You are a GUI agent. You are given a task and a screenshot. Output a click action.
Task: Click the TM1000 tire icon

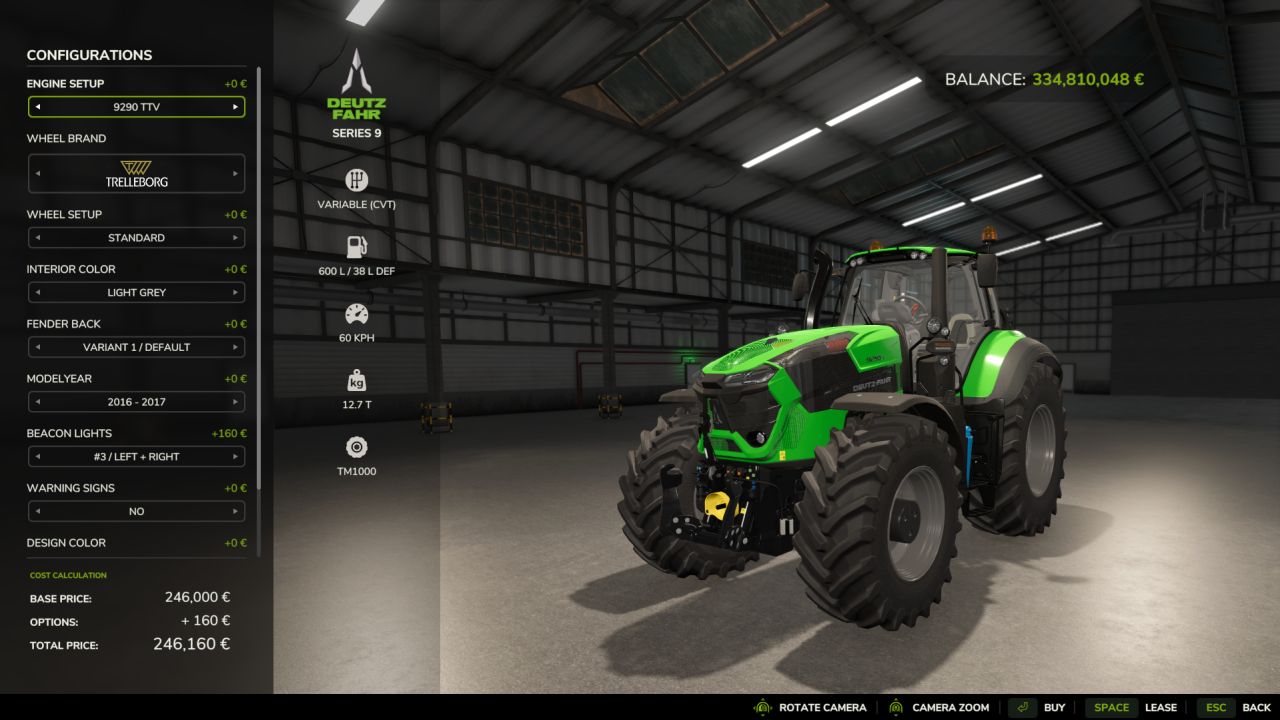click(x=357, y=447)
